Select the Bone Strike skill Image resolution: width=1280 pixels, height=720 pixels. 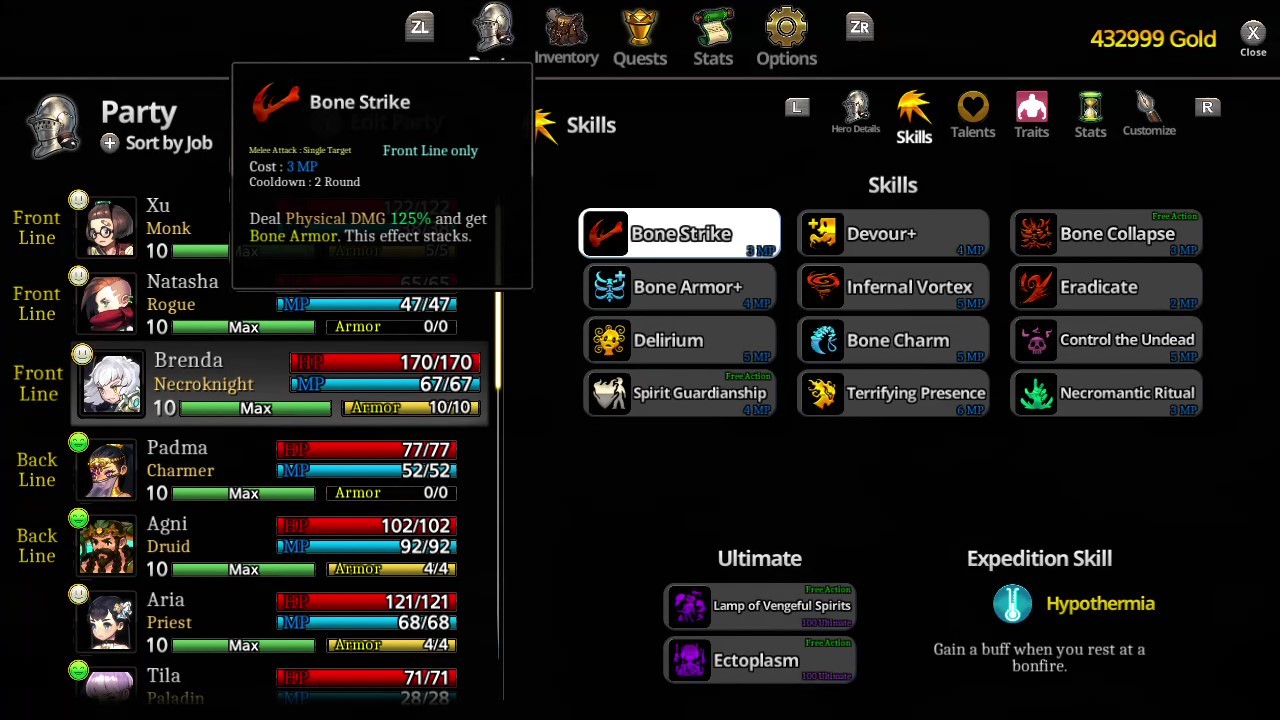(x=680, y=233)
